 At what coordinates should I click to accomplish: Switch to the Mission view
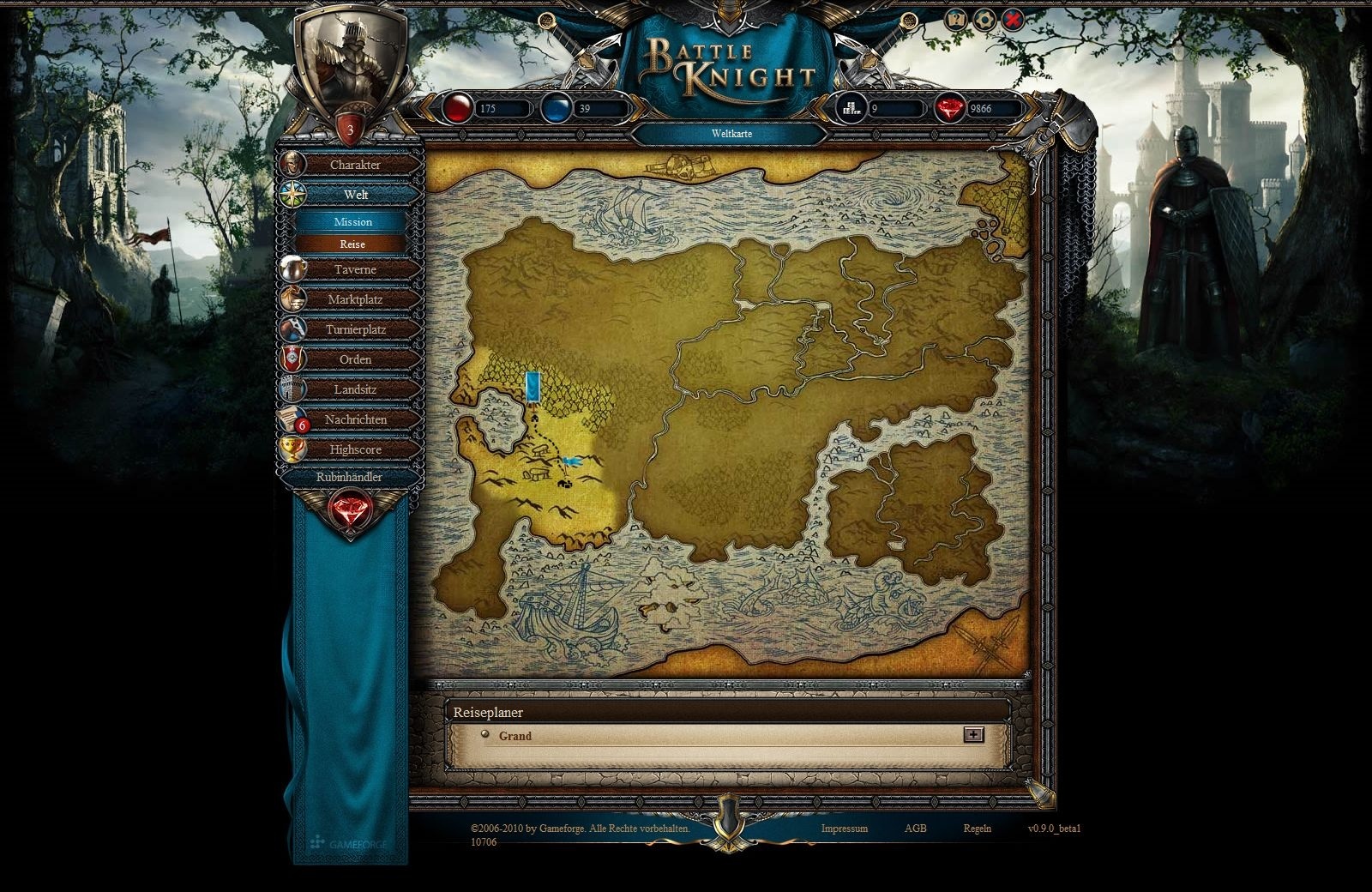(353, 222)
